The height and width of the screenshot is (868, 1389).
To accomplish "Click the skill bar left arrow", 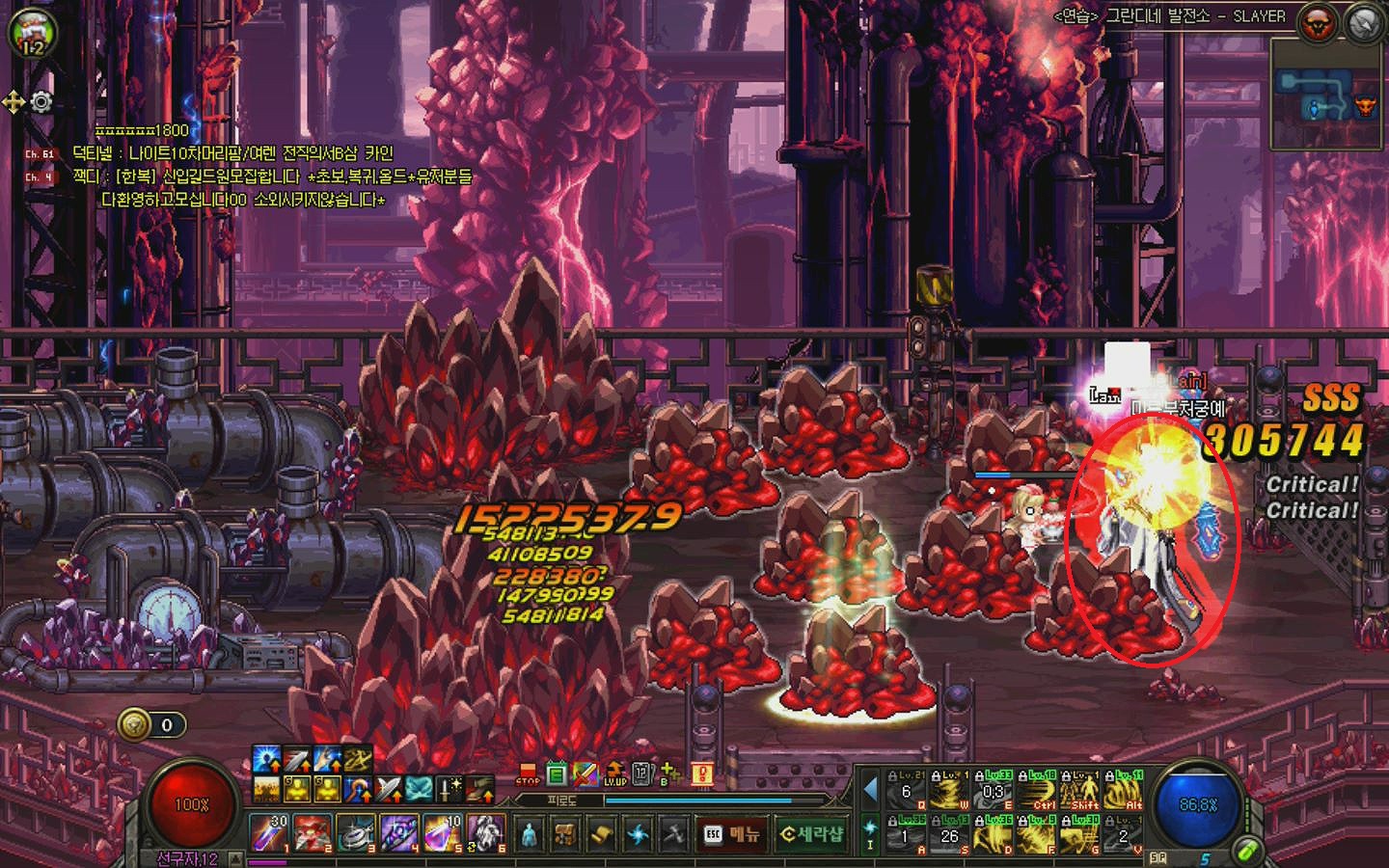I will (x=870, y=790).
